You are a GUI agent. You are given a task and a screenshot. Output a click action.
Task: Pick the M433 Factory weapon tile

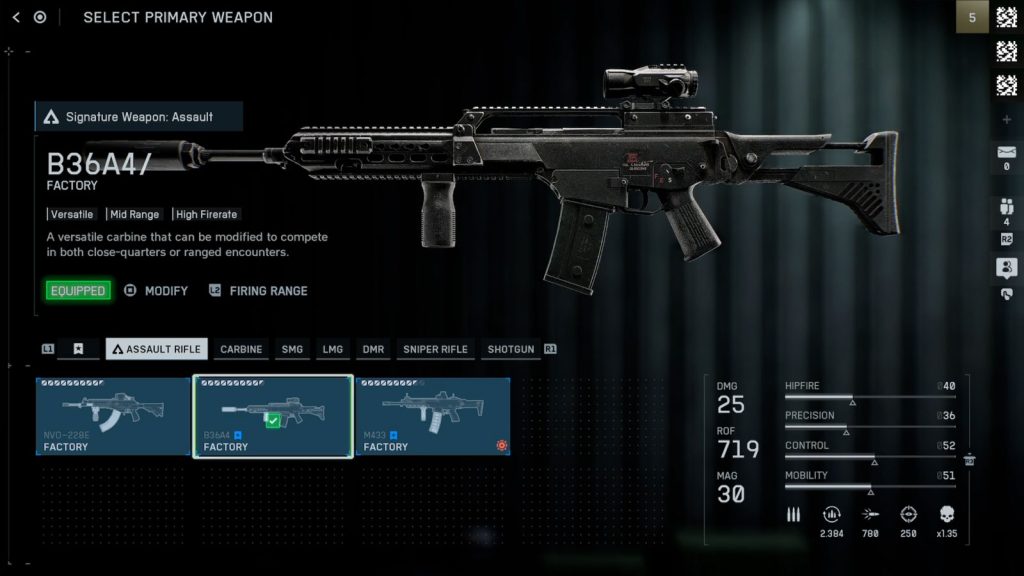point(433,416)
